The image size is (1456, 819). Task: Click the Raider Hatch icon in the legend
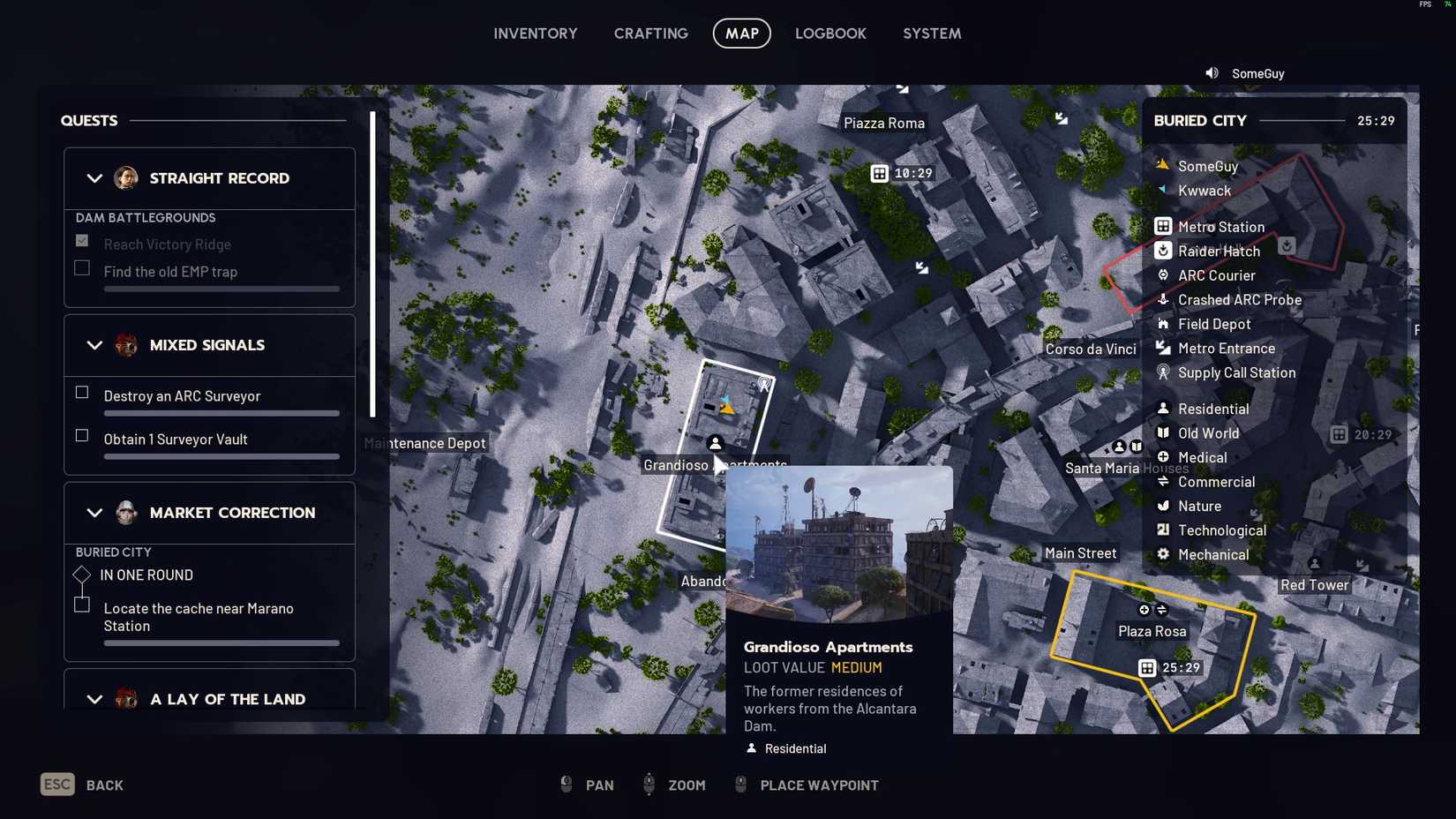point(1161,251)
